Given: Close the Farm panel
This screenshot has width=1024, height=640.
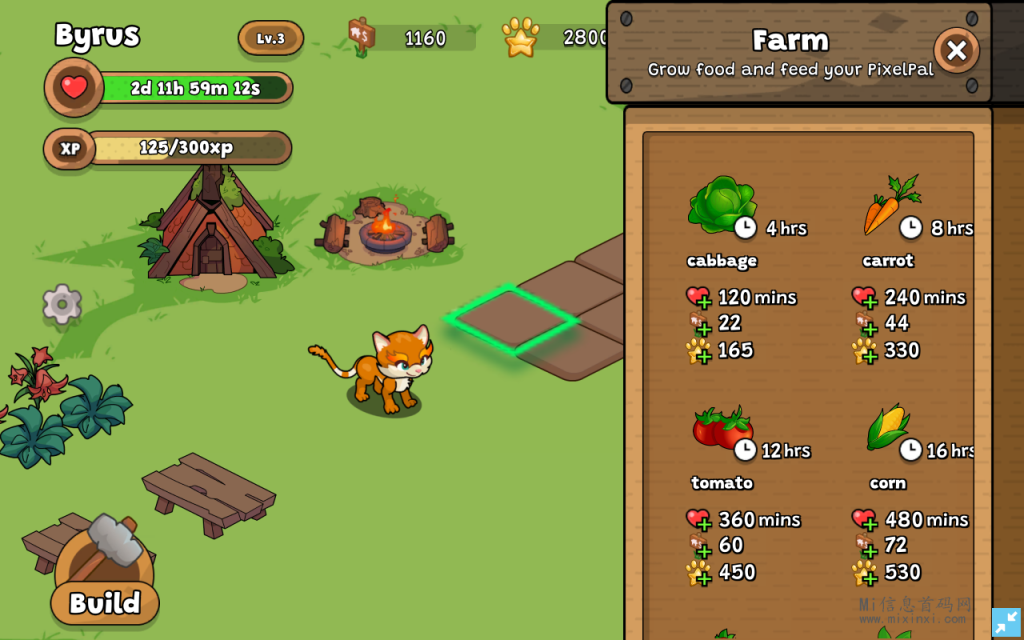Looking at the screenshot, I should pyautogui.click(x=956, y=50).
